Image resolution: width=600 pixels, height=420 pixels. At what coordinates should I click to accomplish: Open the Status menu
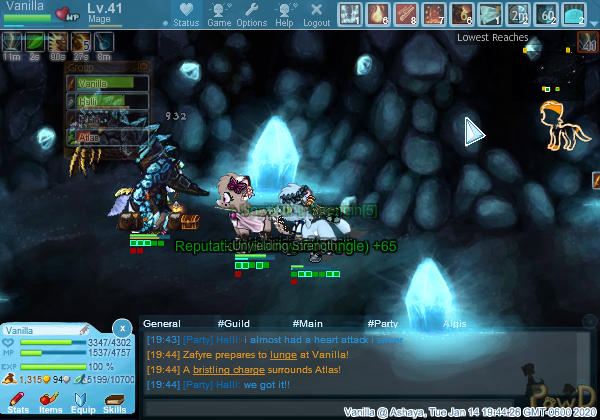pos(185,14)
